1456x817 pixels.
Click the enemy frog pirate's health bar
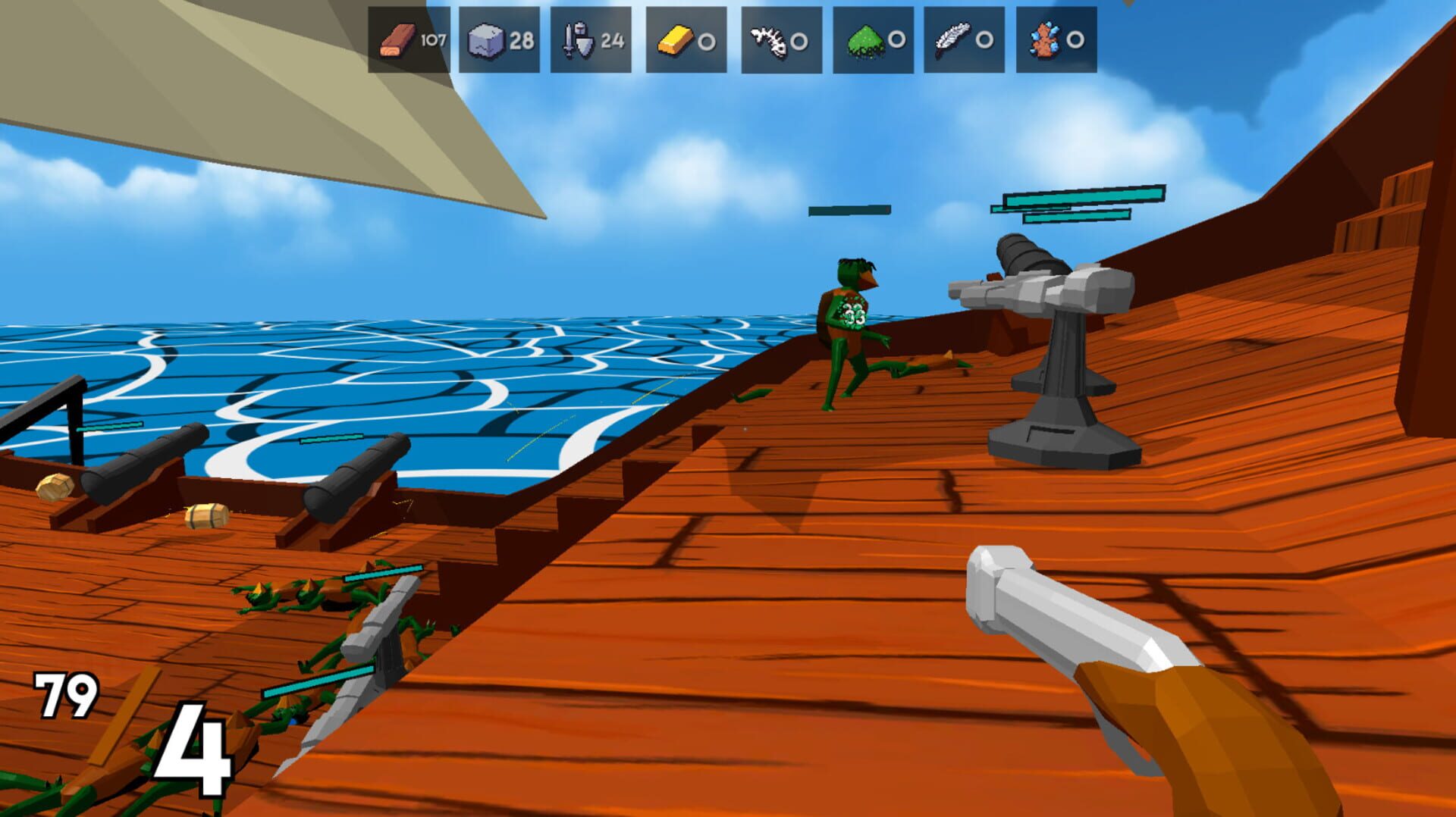pos(849,210)
